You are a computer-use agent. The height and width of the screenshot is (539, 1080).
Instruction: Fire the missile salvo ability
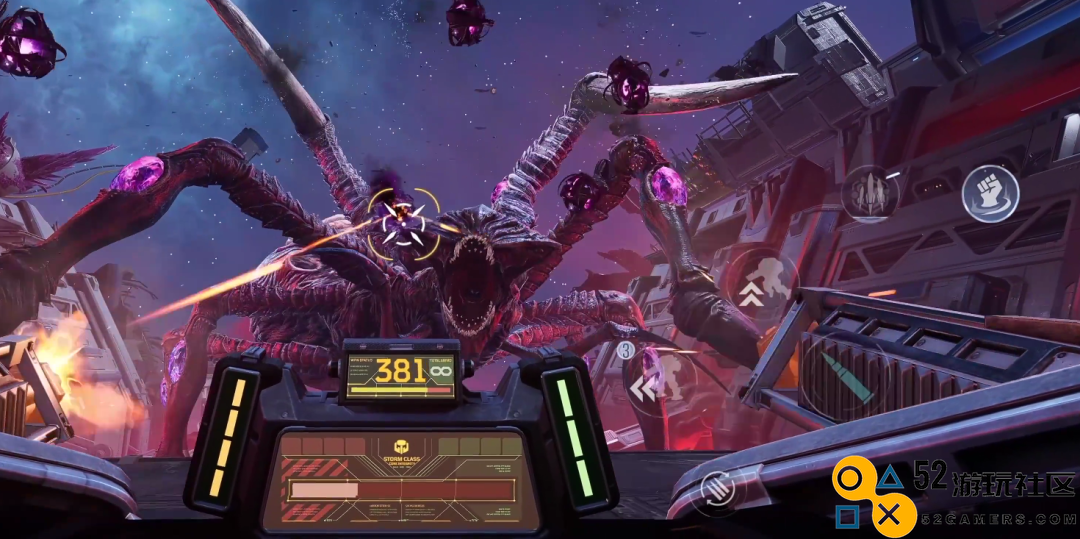tap(869, 194)
